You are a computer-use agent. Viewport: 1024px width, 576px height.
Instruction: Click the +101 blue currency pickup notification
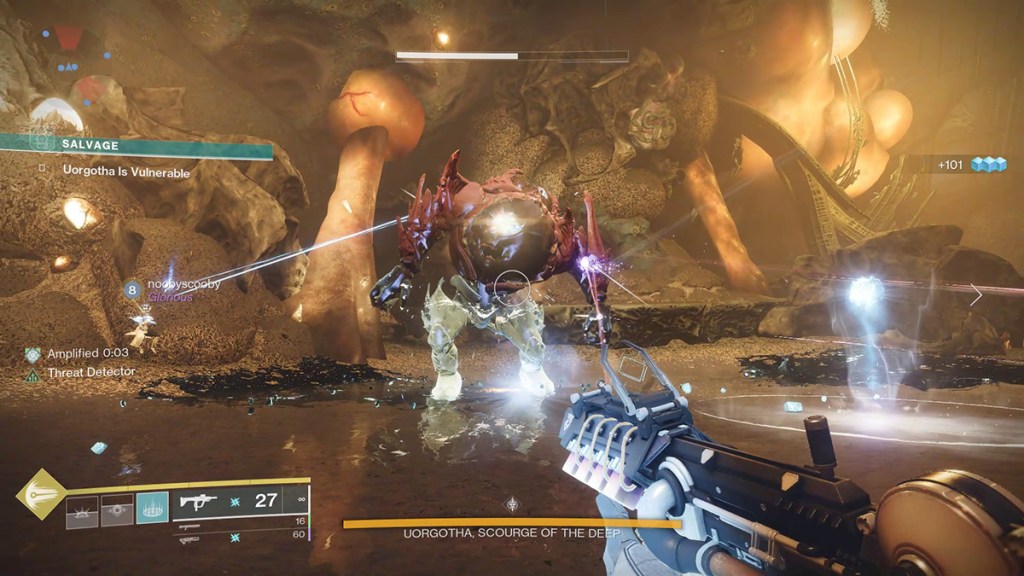[x=971, y=164]
